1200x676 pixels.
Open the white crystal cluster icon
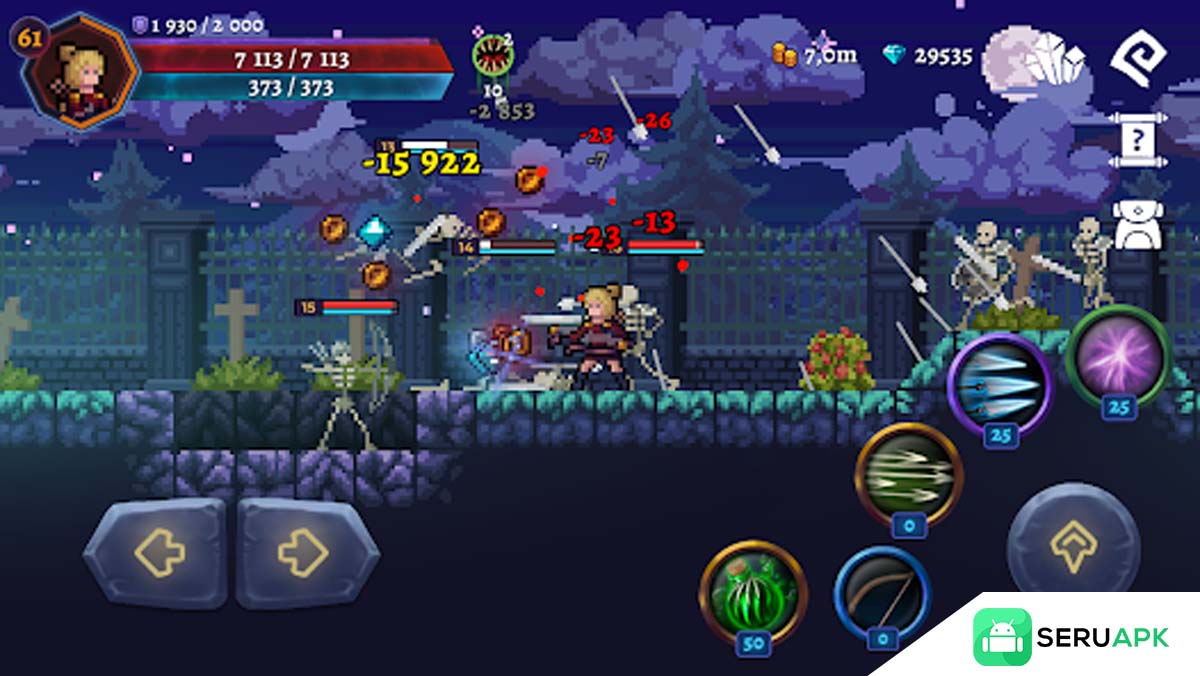[x=1055, y=59]
